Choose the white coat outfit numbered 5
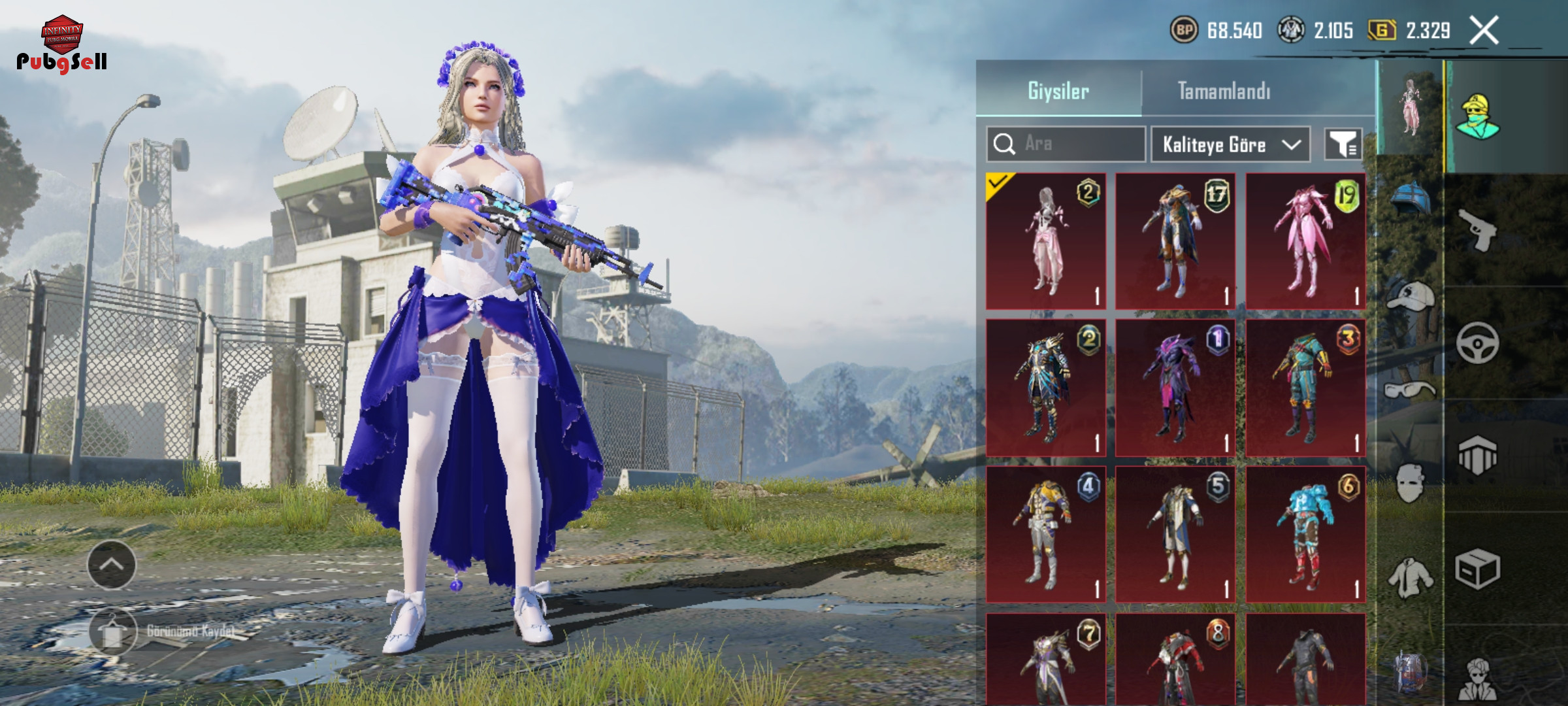 pos(1175,534)
